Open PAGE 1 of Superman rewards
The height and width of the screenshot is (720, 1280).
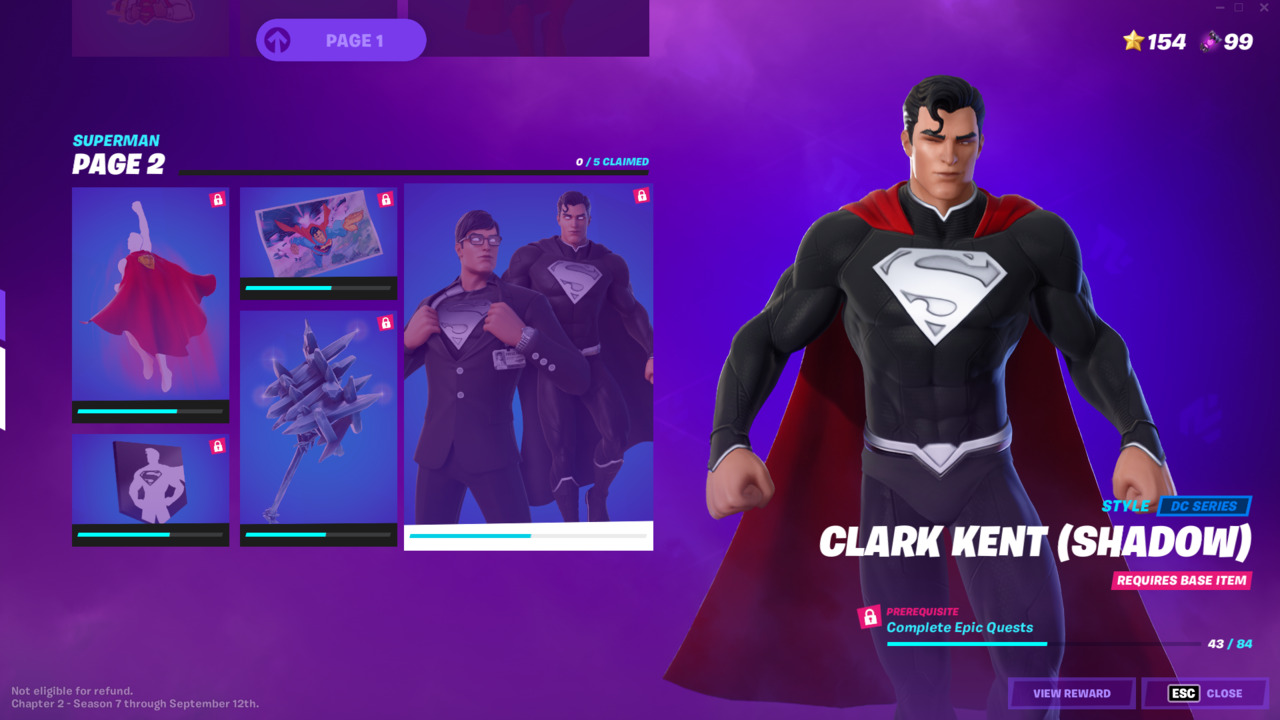coord(340,41)
